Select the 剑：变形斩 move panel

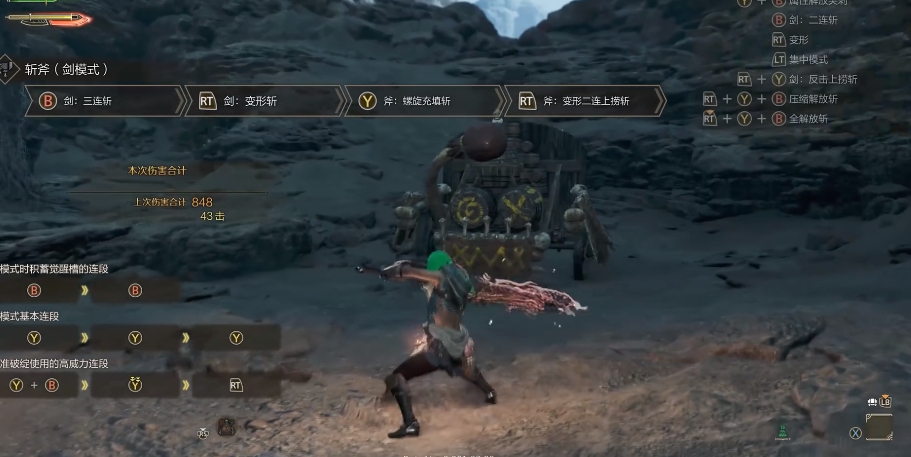click(x=265, y=101)
